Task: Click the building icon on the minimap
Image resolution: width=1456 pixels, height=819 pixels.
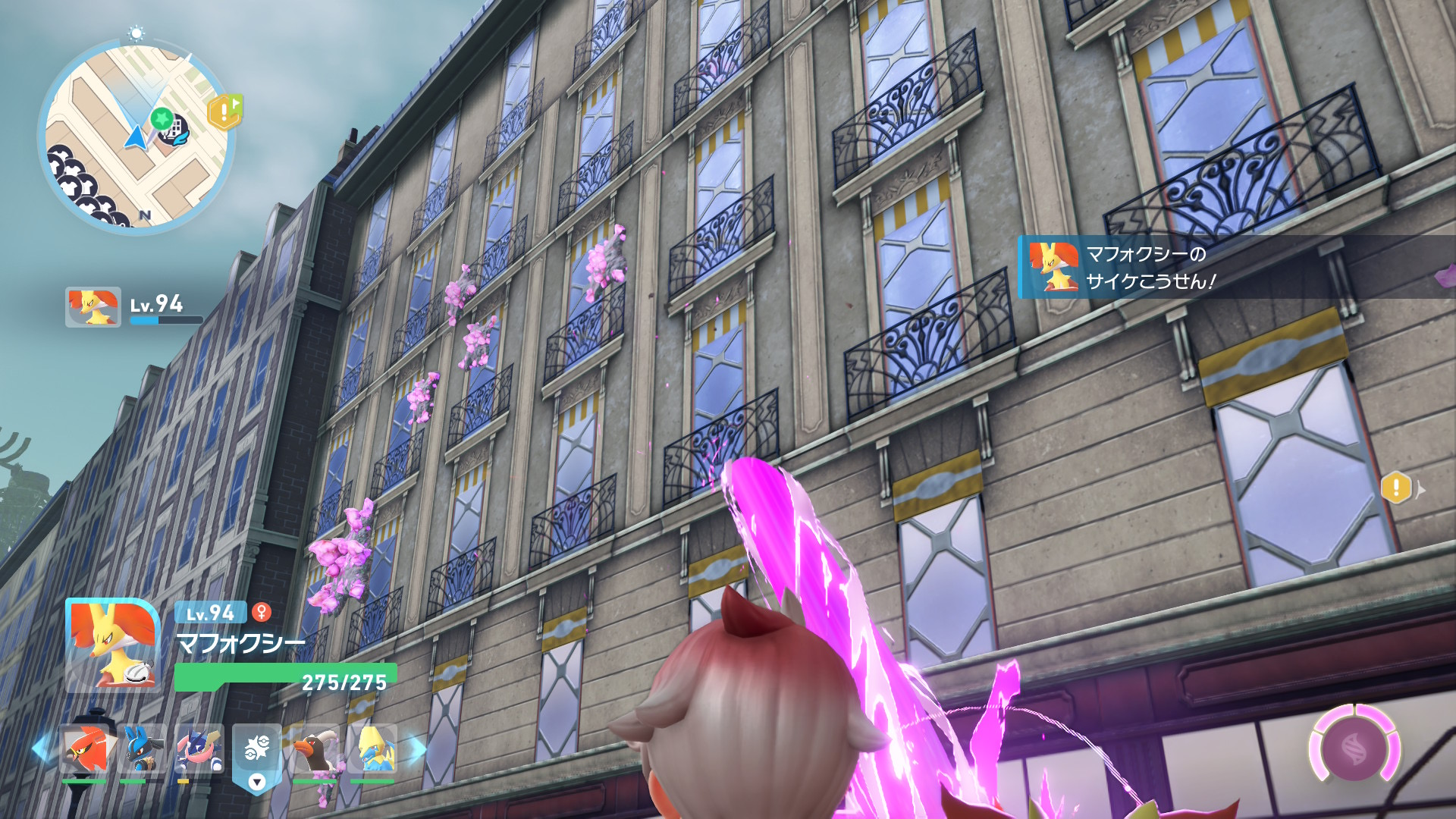Action: [174, 126]
